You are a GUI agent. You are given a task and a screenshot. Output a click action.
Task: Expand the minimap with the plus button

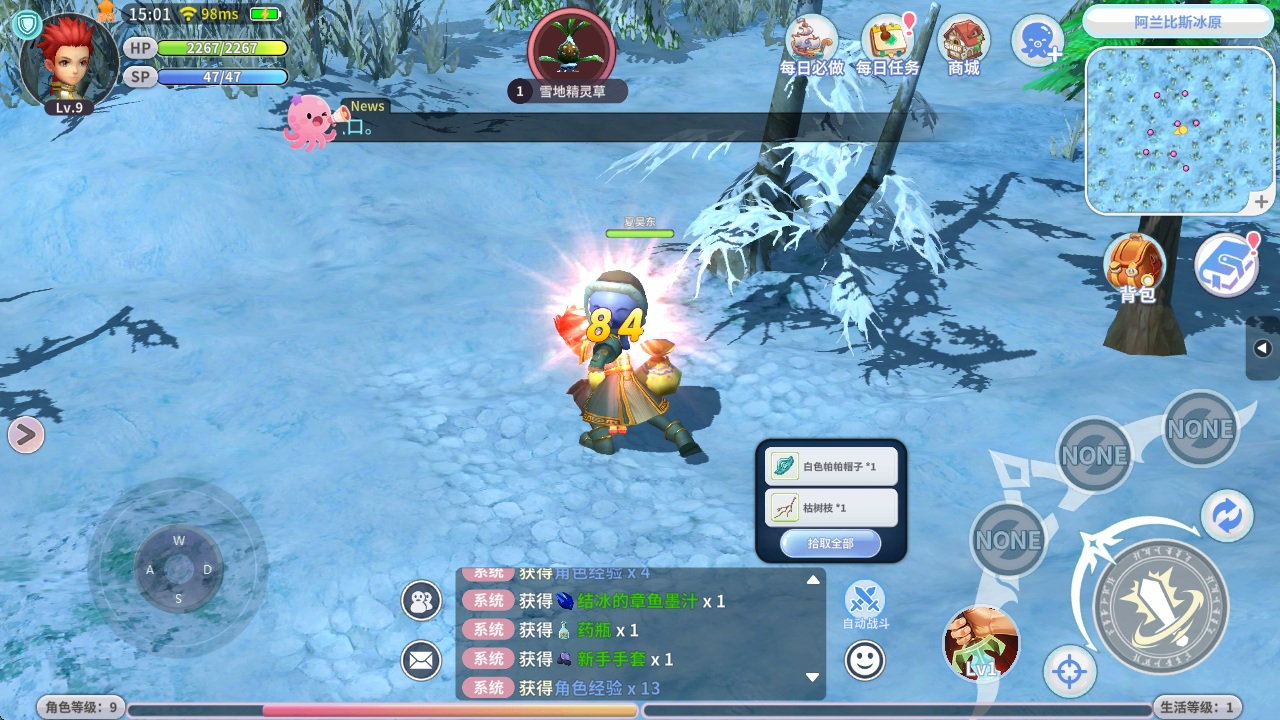1262,202
